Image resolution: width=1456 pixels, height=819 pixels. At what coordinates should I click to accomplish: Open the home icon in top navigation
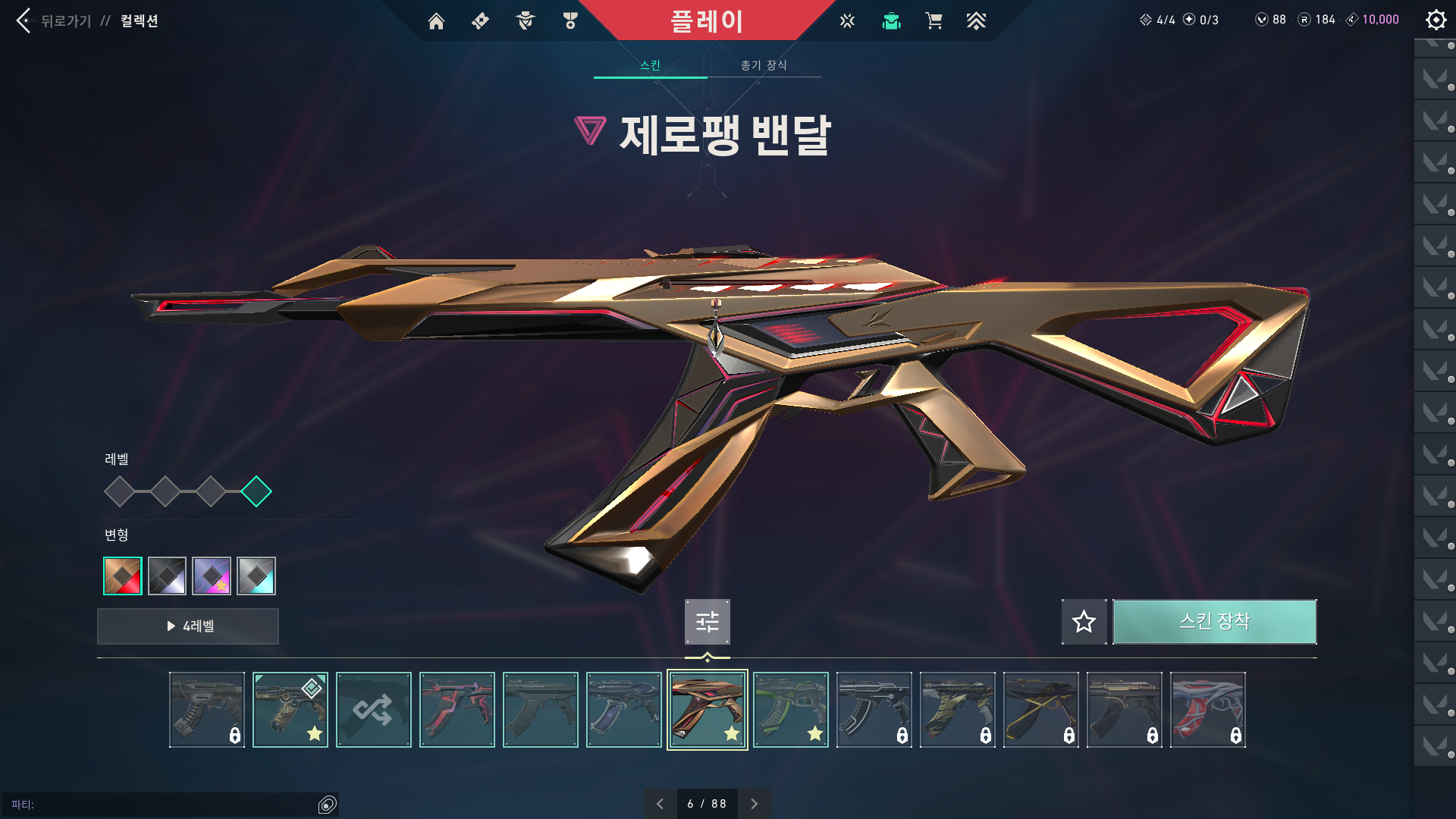(436, 21)
